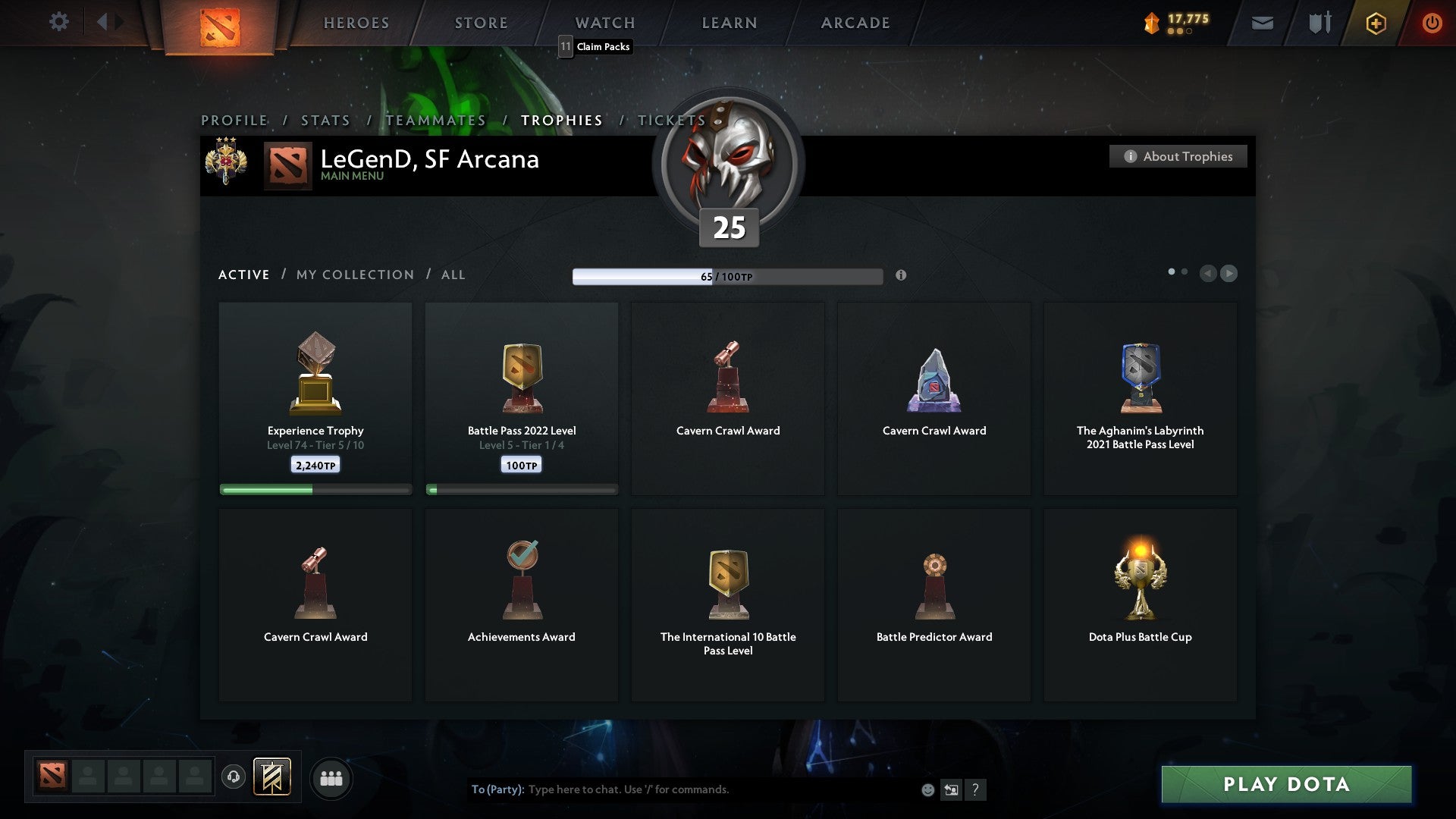Click the 65/100 TP progress bar
This screenshot has height=819, width=1456.
tap(728, 276)
